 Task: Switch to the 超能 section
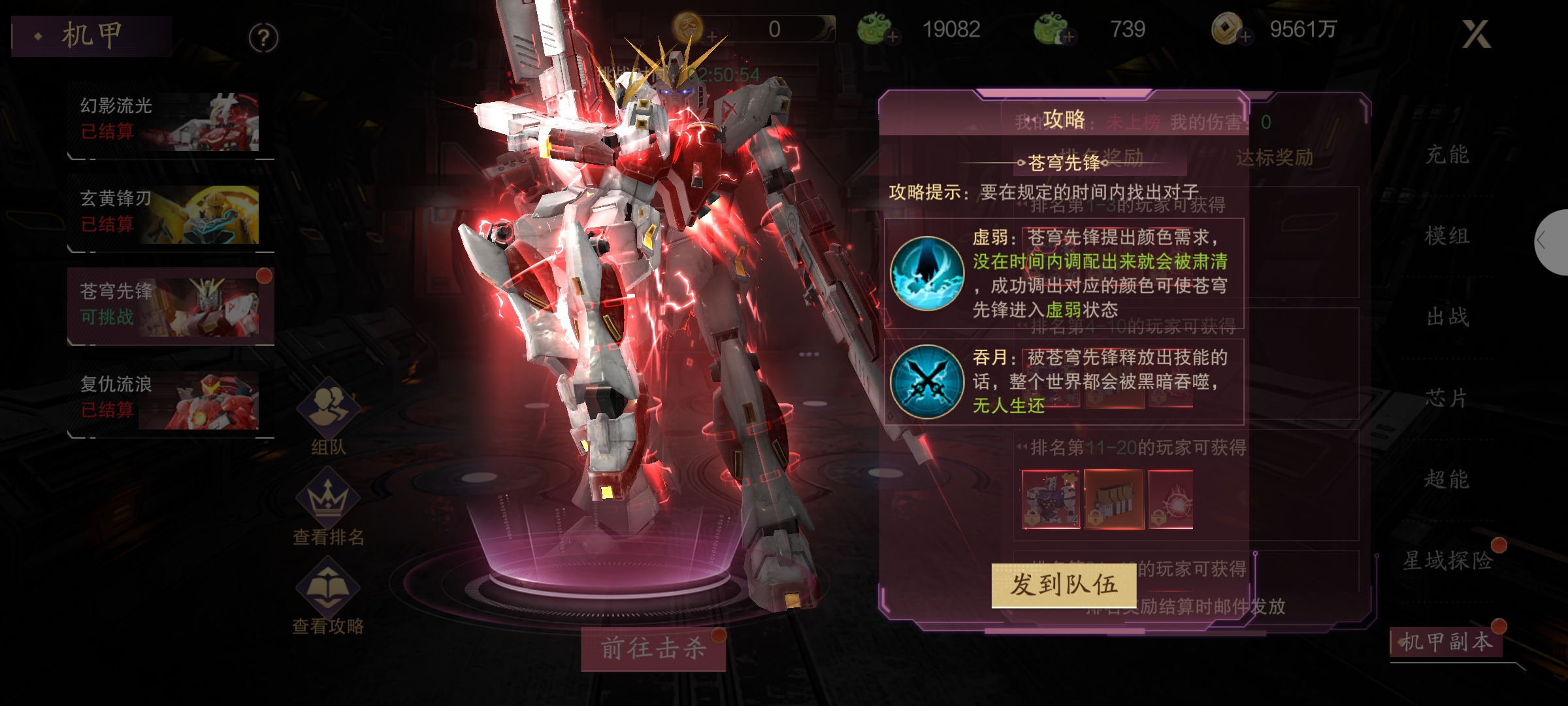point(1446,479)
